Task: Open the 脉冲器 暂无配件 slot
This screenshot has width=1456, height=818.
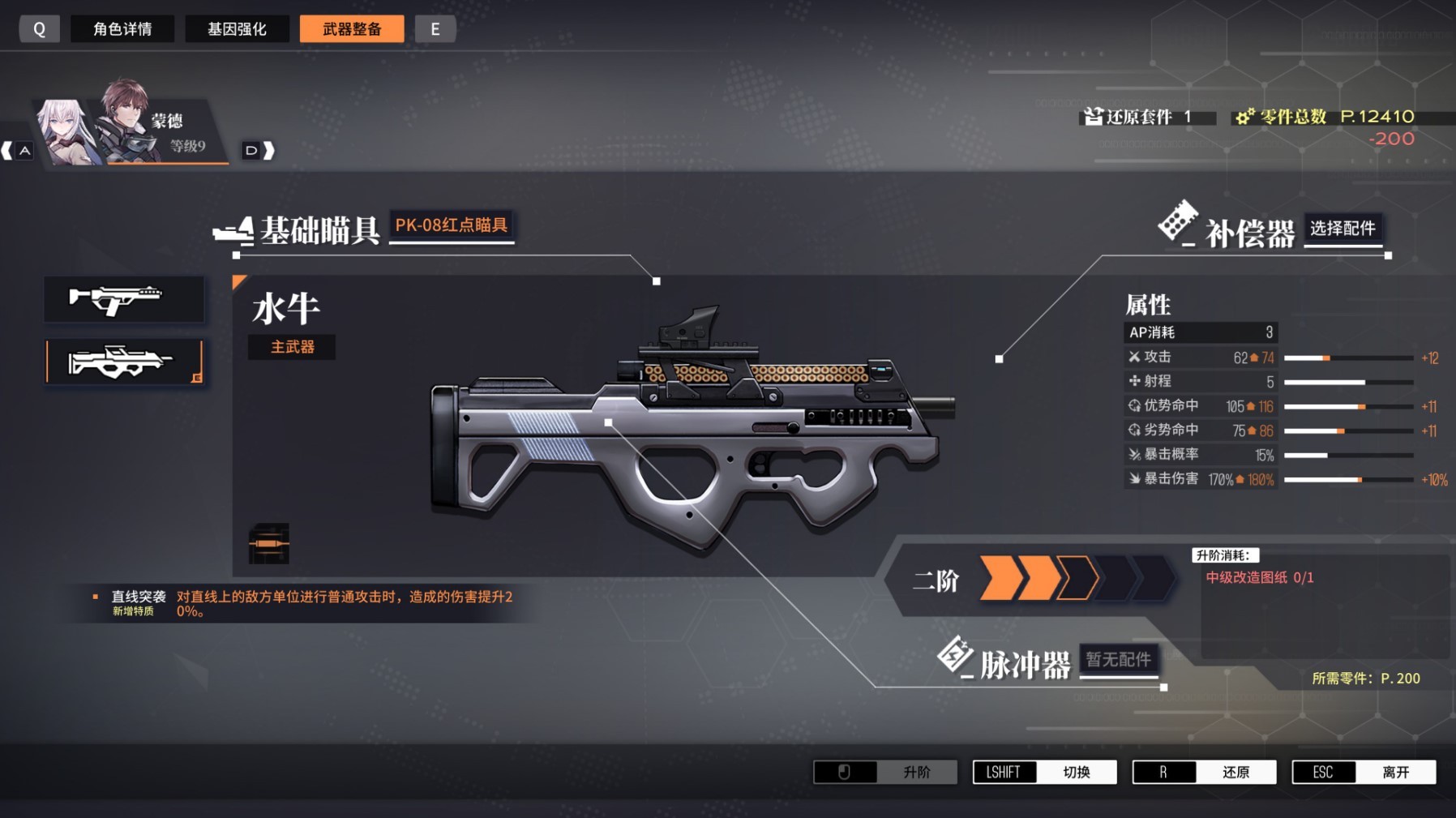Action: 1118,660
